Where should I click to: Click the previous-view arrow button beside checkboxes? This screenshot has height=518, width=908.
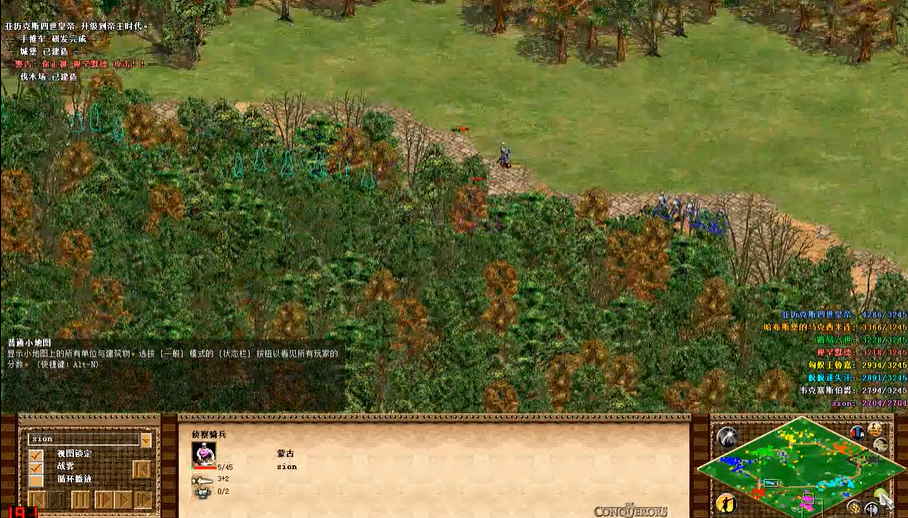pos(142,468)
